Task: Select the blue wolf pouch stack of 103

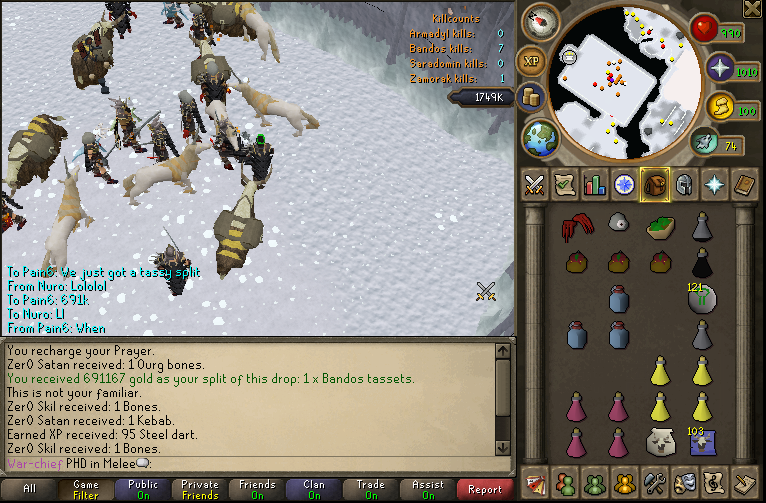Action: (702, 441)
